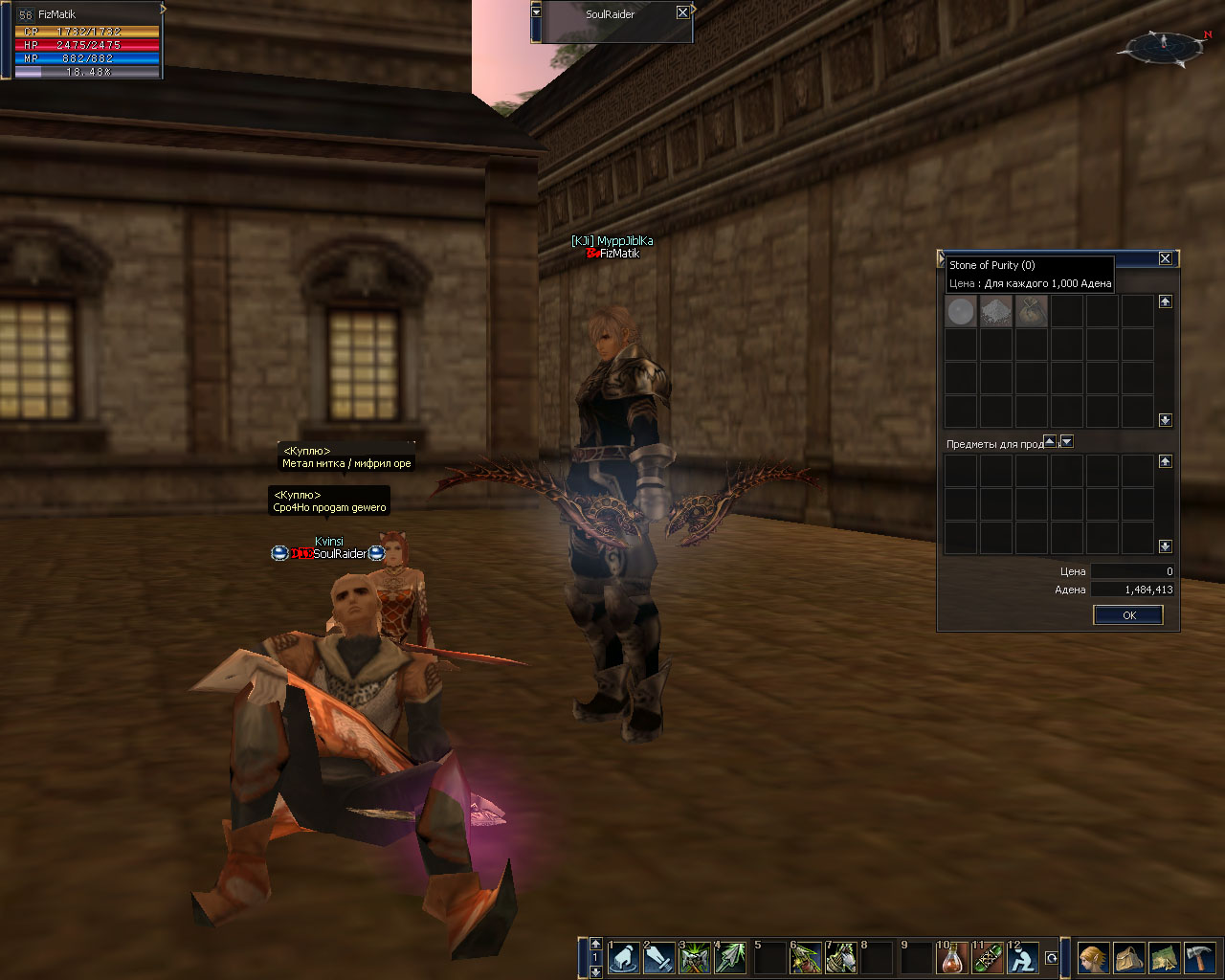This screenshot has width=1225, height=980.
Task: Expand the SoulRaider target window dropdown
Action: 536,12
